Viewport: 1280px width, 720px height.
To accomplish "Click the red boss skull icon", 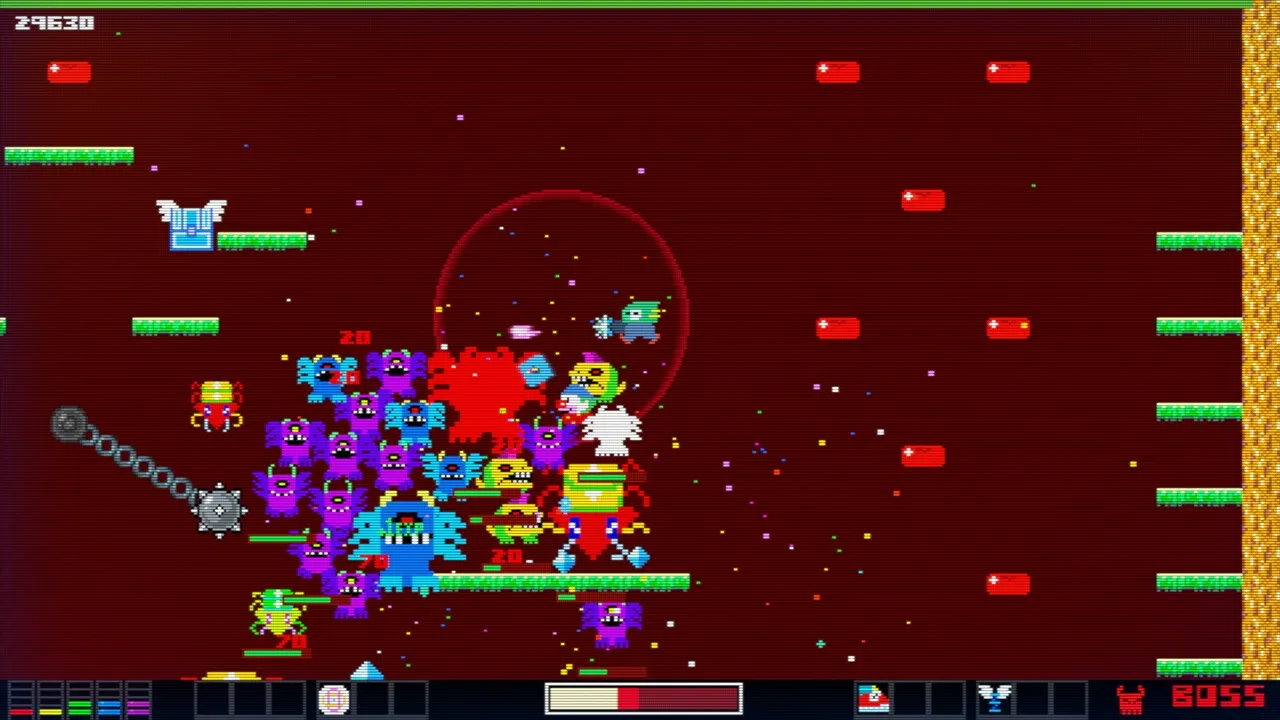I will tap(1131, 699).
